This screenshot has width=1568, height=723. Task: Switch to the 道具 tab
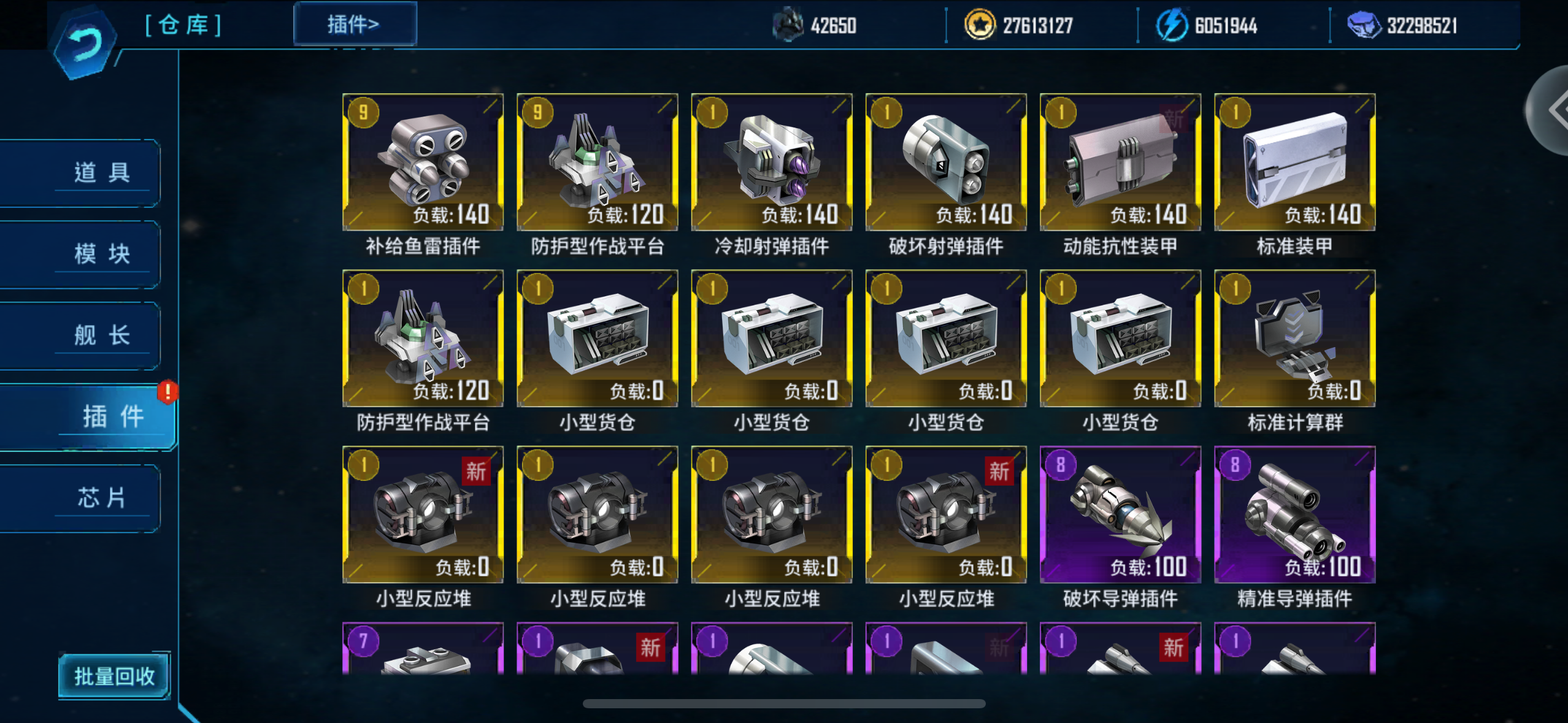(x=103, y=171)
